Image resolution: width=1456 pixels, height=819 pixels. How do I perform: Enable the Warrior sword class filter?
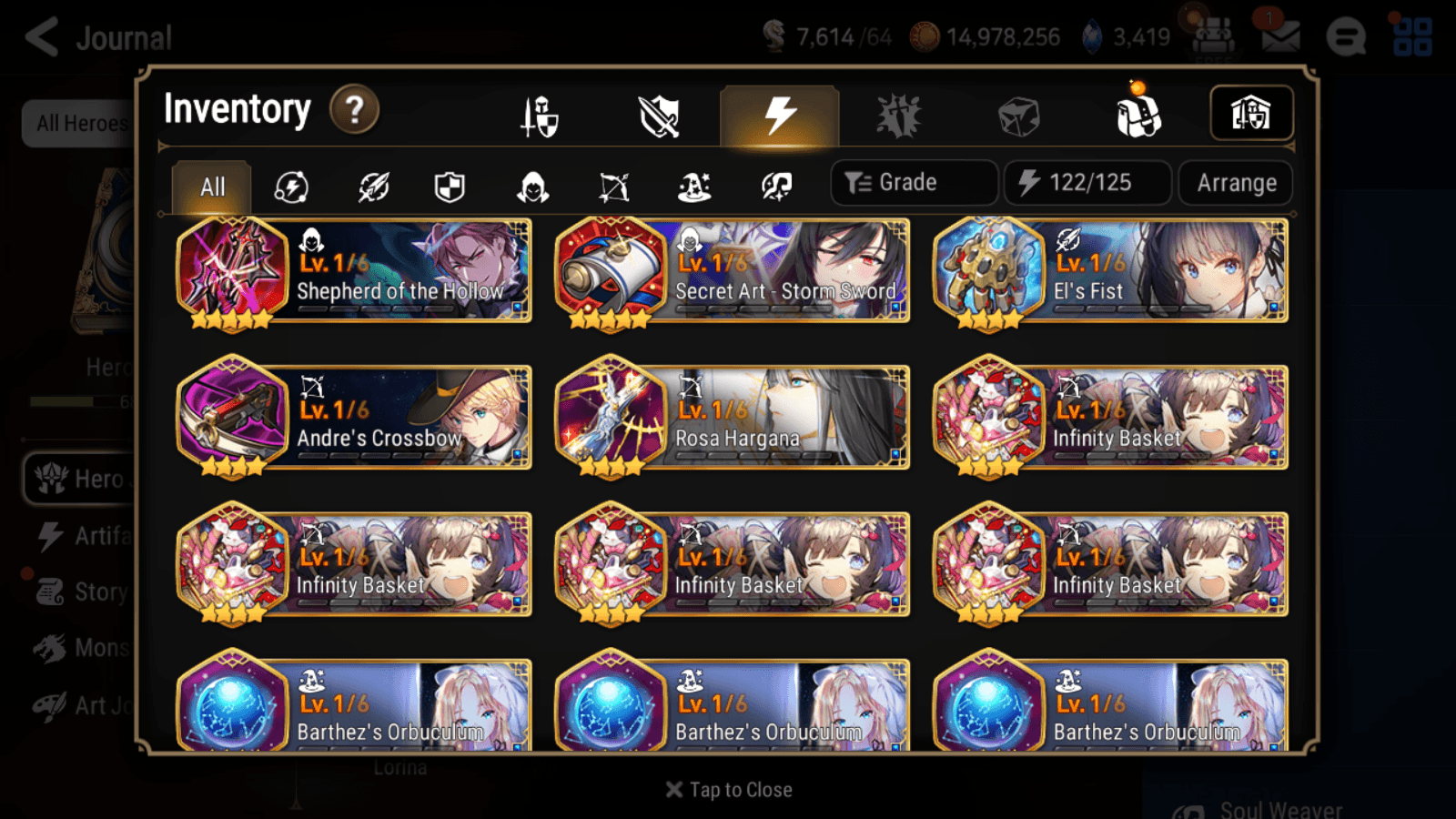pyautogui.click(x=371, y=187)
